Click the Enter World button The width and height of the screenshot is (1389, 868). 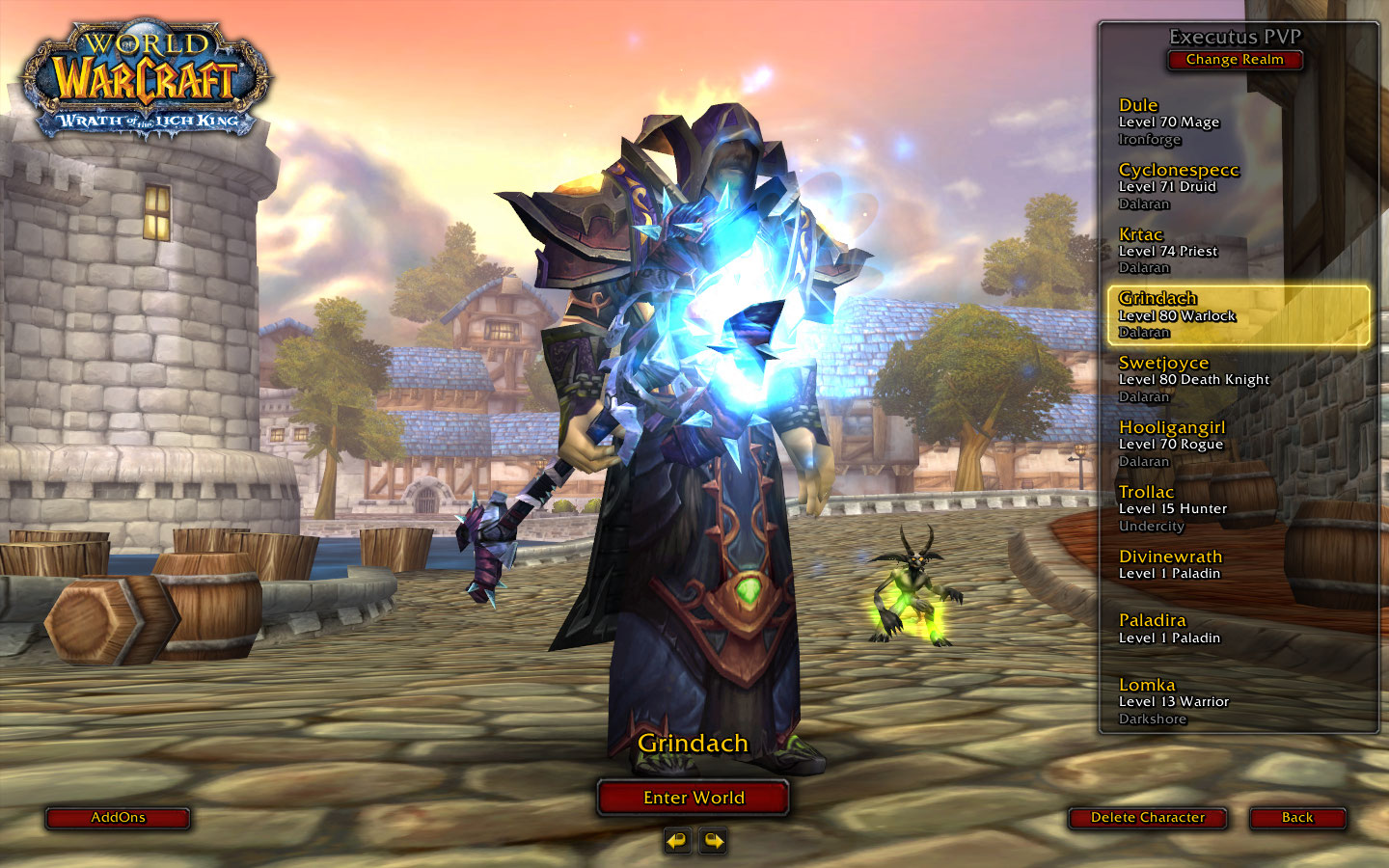point(694,798)
